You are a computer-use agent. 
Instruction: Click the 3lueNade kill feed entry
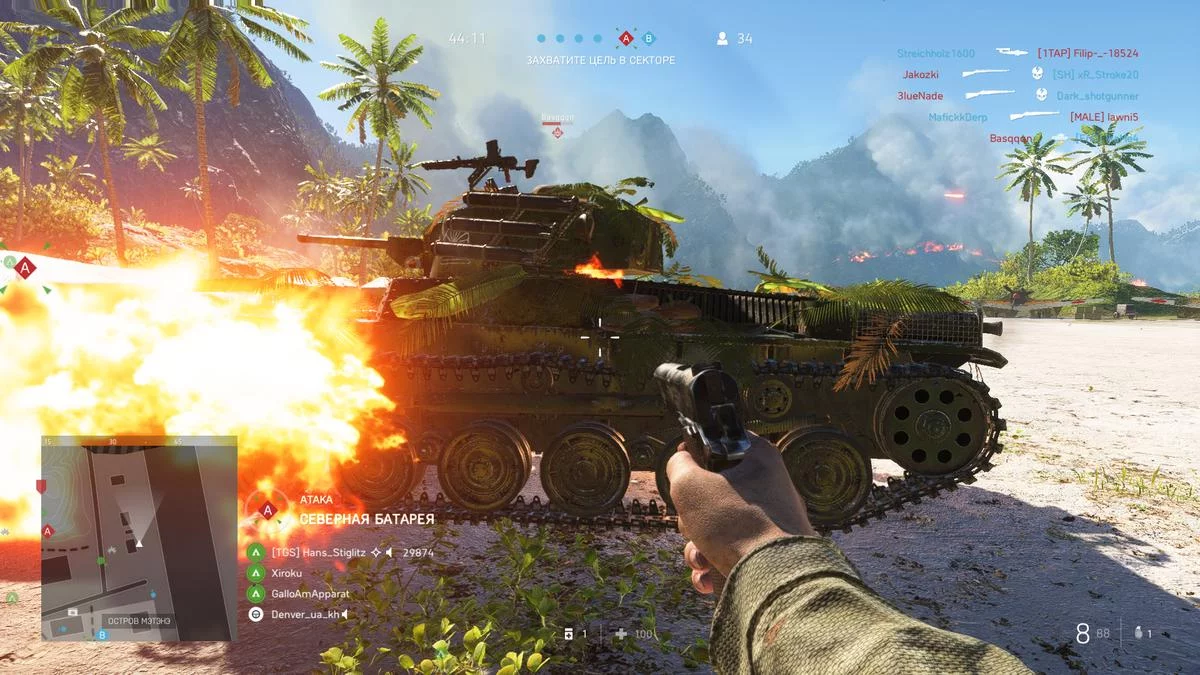920,96
